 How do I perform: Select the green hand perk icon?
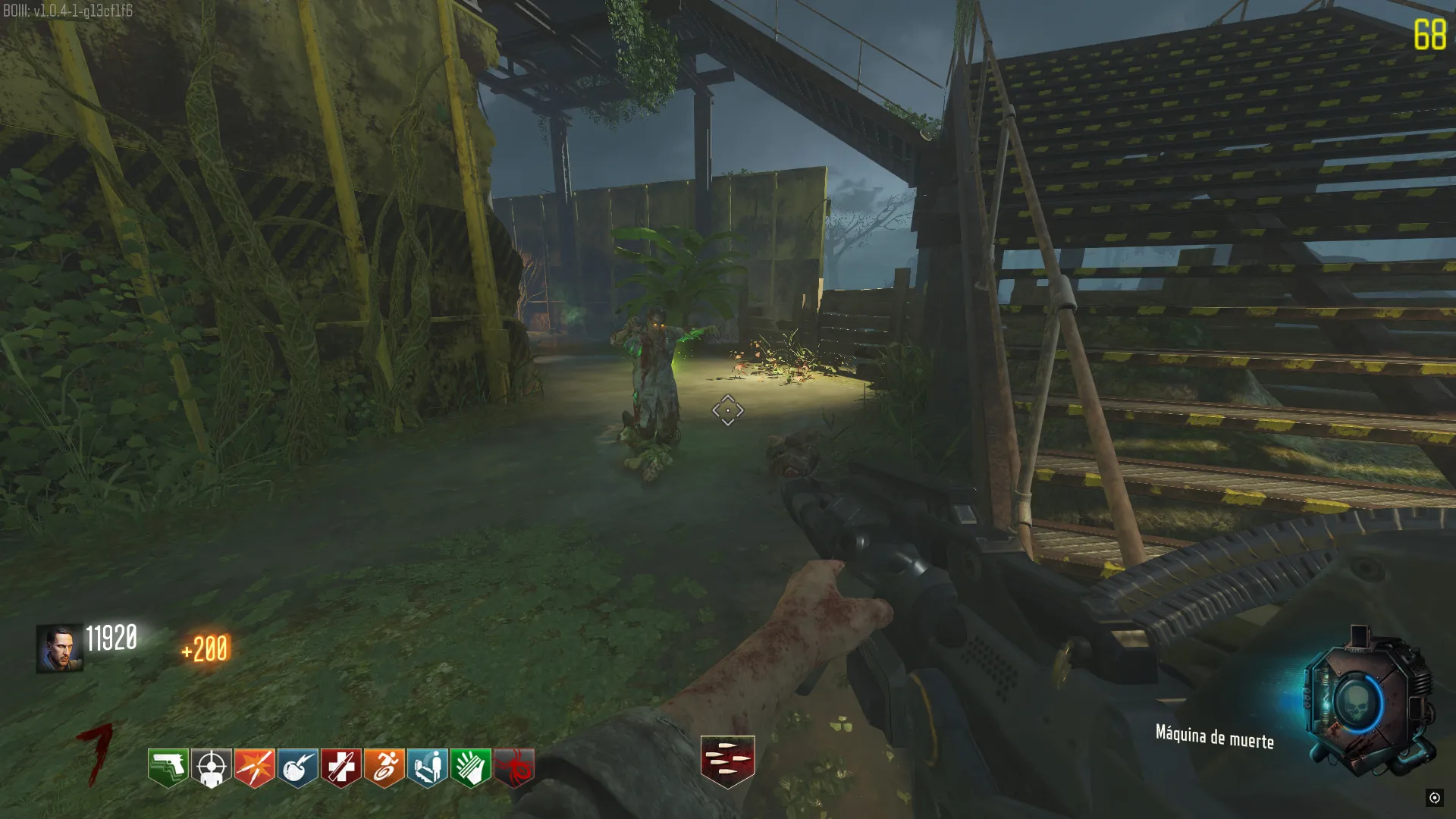click(x=471, y=767)
